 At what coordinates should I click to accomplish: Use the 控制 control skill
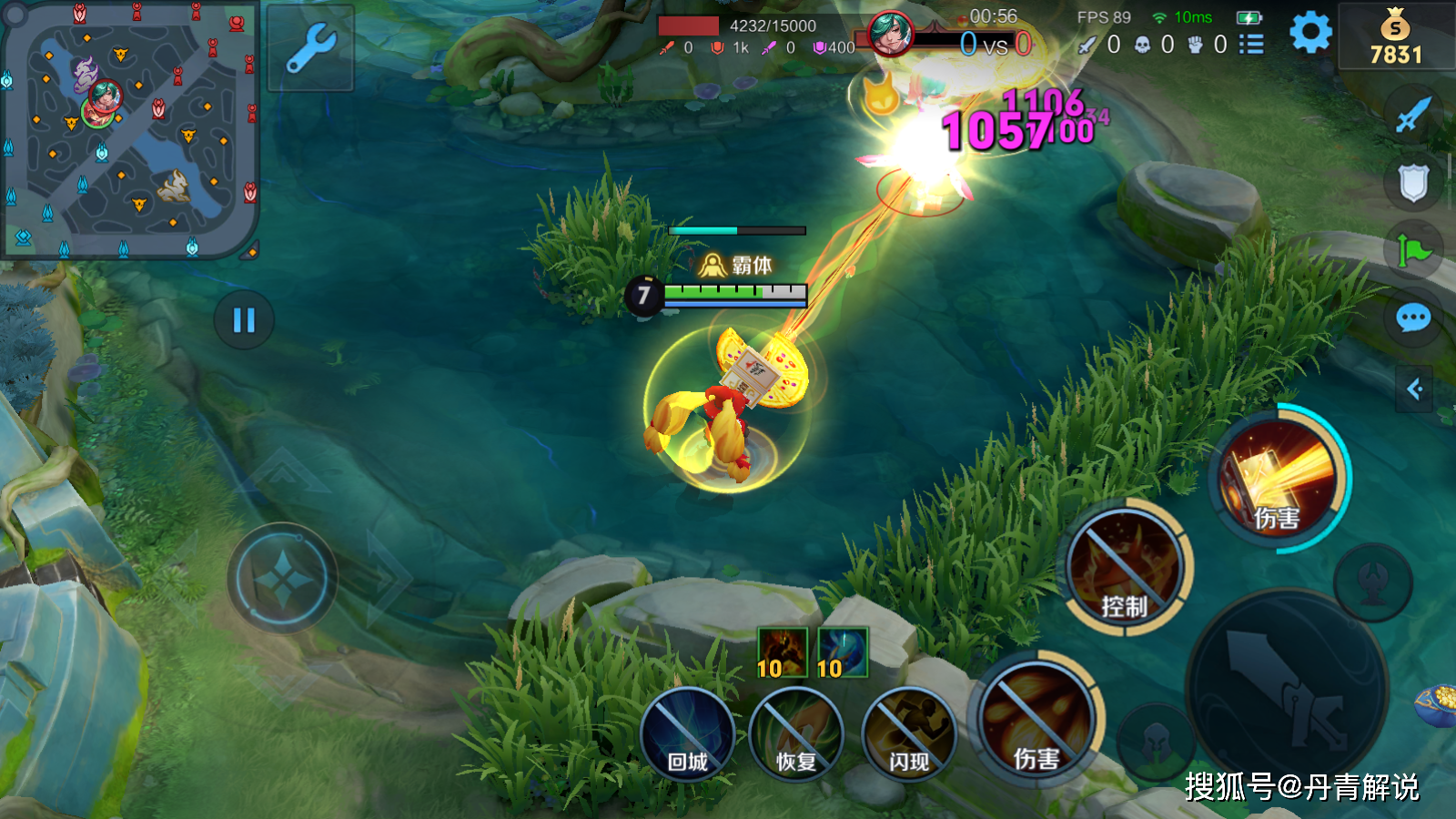[x=1125, y=566]
